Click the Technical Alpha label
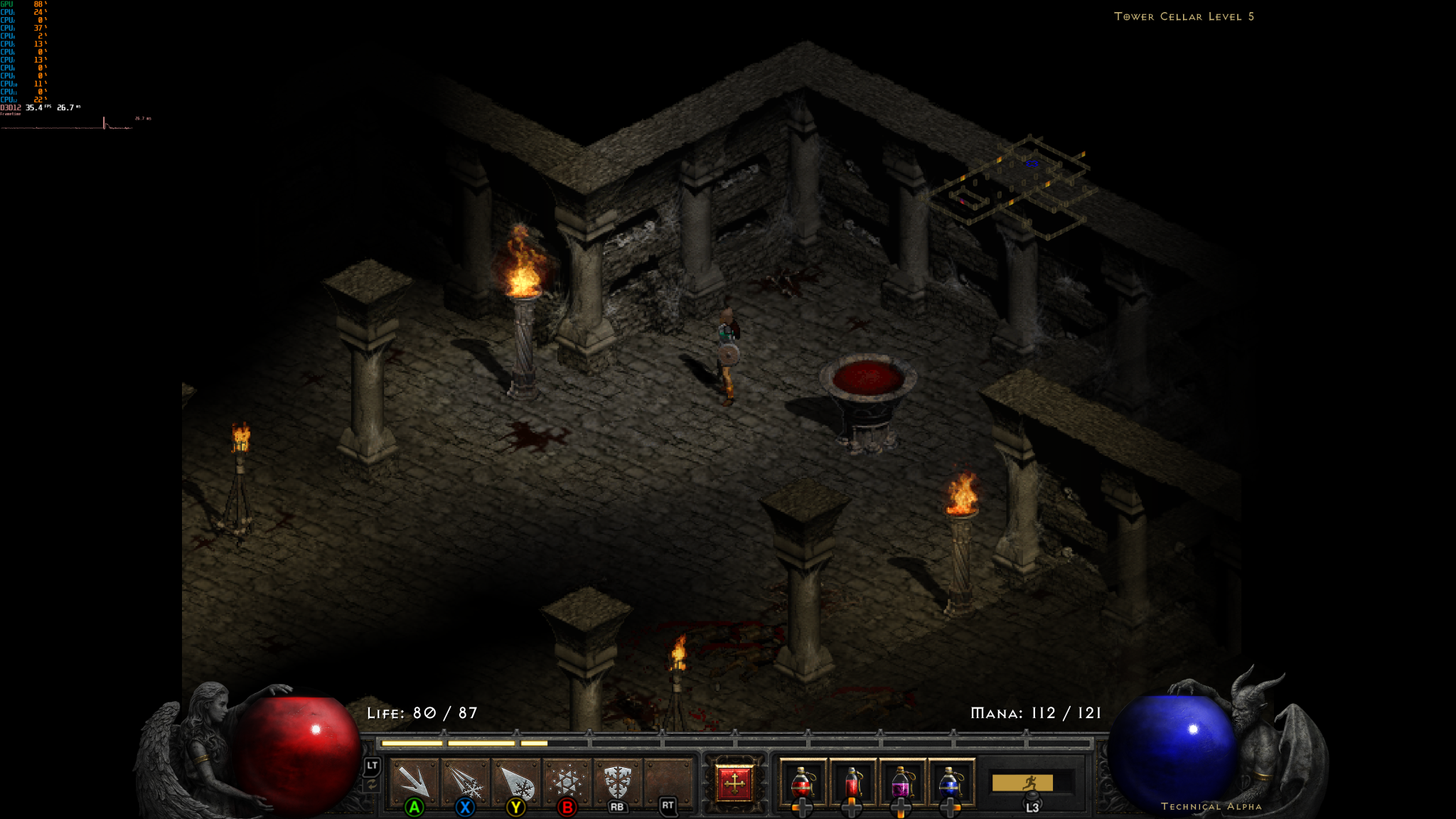The width and height of the screenshot is (1456, 819). (1211, 806)
